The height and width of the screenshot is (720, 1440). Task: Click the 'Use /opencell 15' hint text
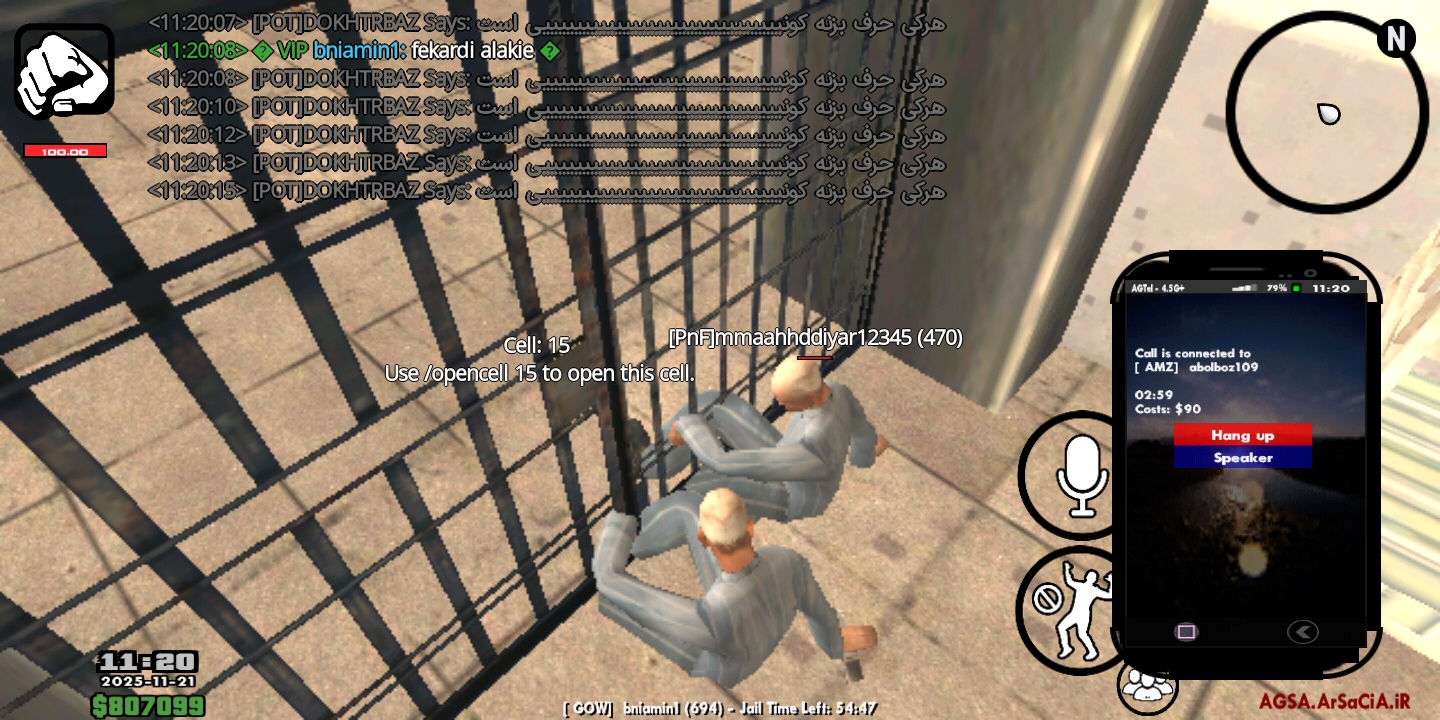[x=540, y=373]
